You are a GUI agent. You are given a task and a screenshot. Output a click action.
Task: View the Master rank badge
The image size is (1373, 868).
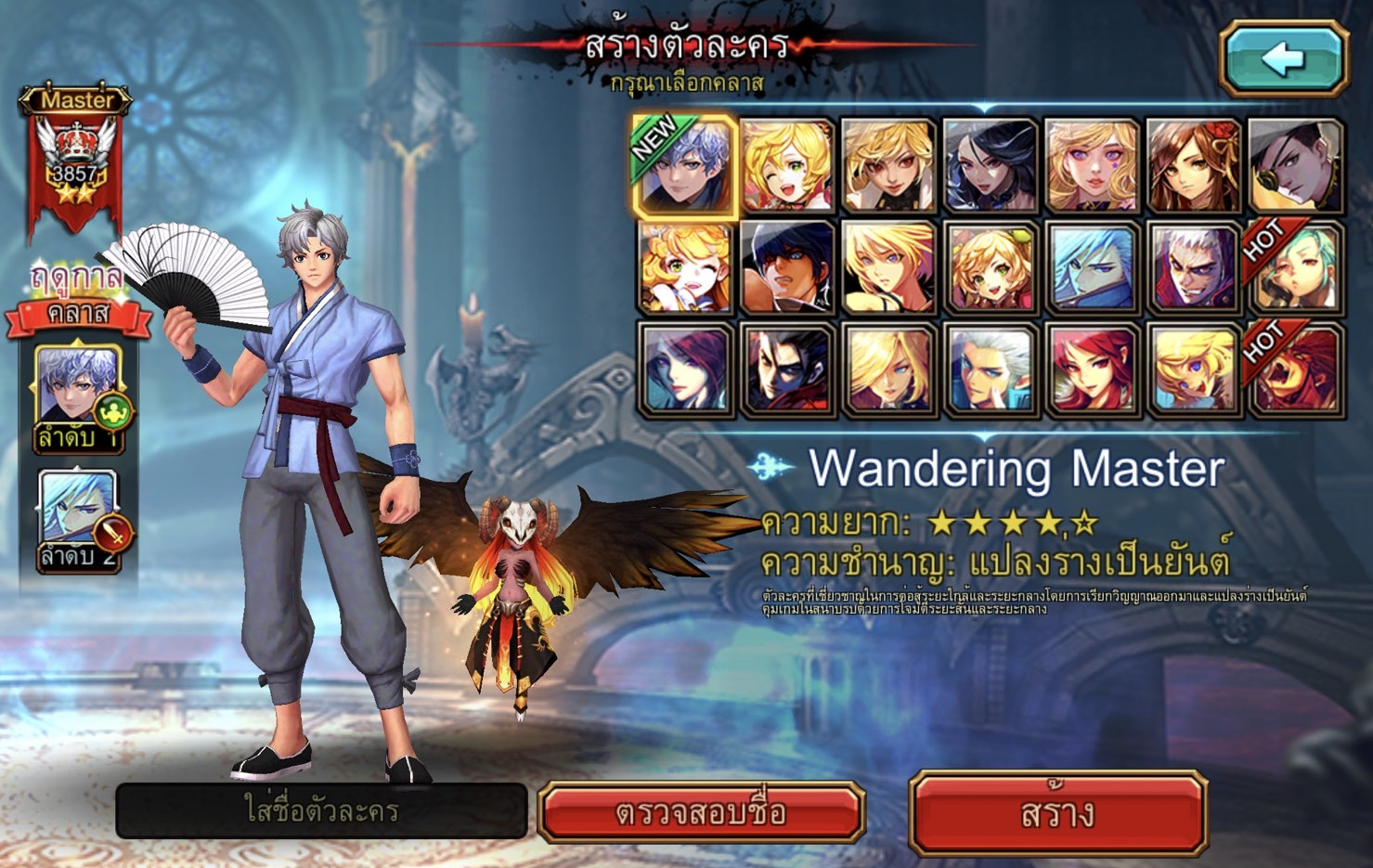[x=75, y=158]
